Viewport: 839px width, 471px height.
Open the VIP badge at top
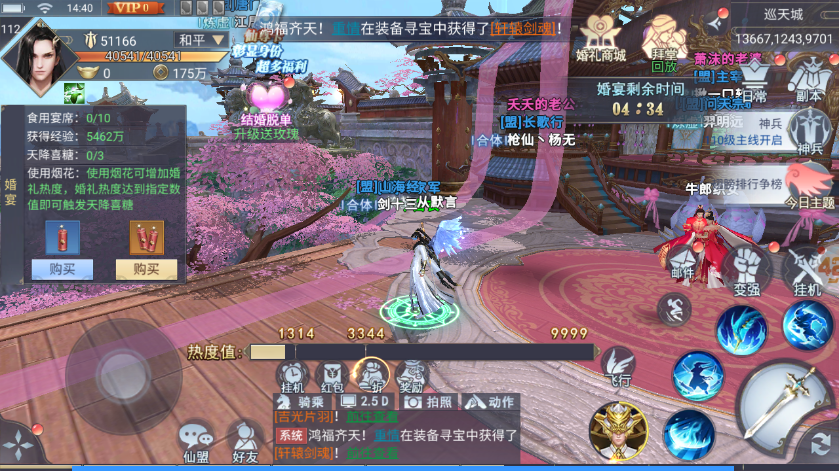click(135, 8)
